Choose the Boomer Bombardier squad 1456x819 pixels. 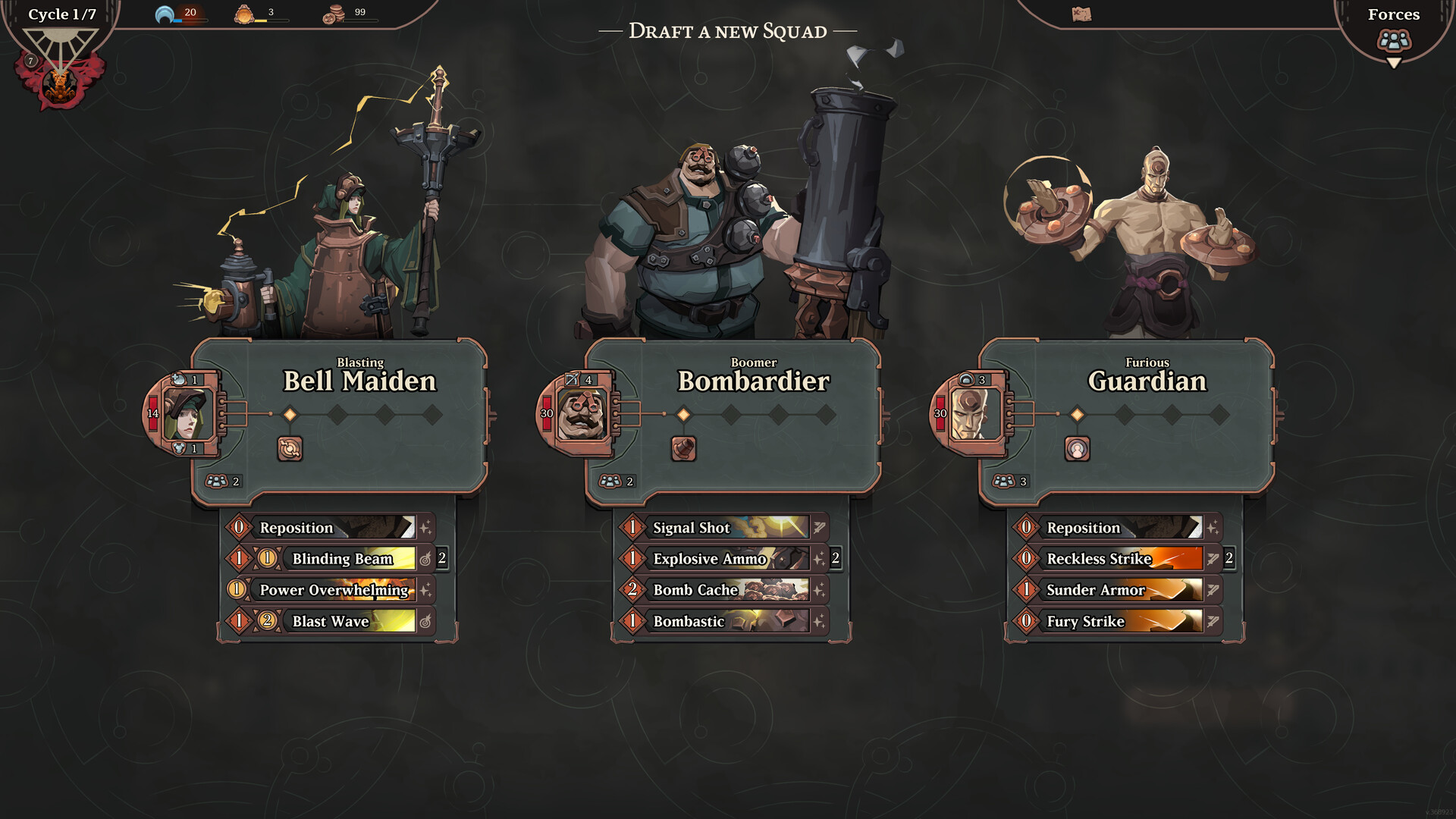(x=753, y=381)
